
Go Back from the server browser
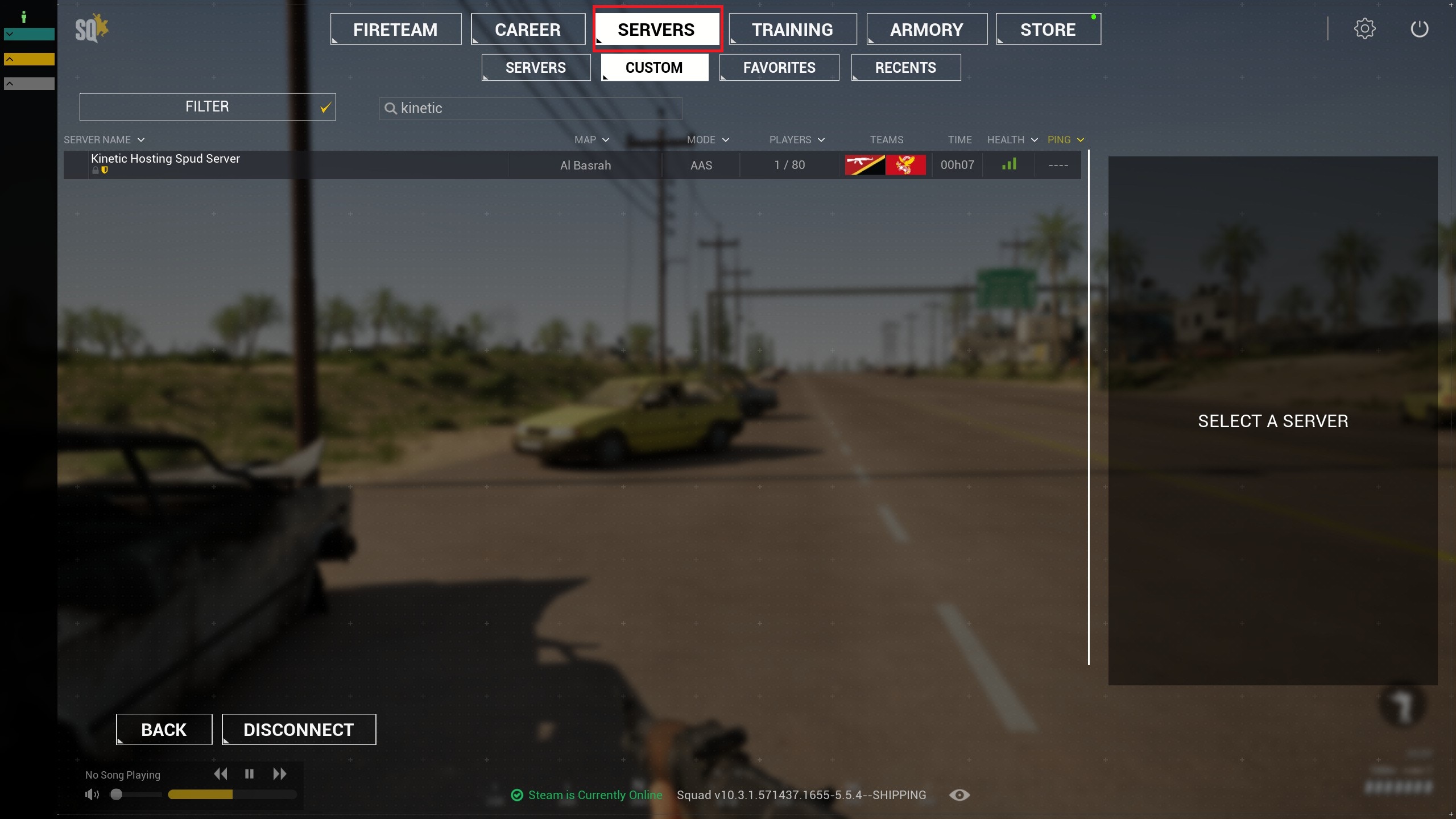164,730
